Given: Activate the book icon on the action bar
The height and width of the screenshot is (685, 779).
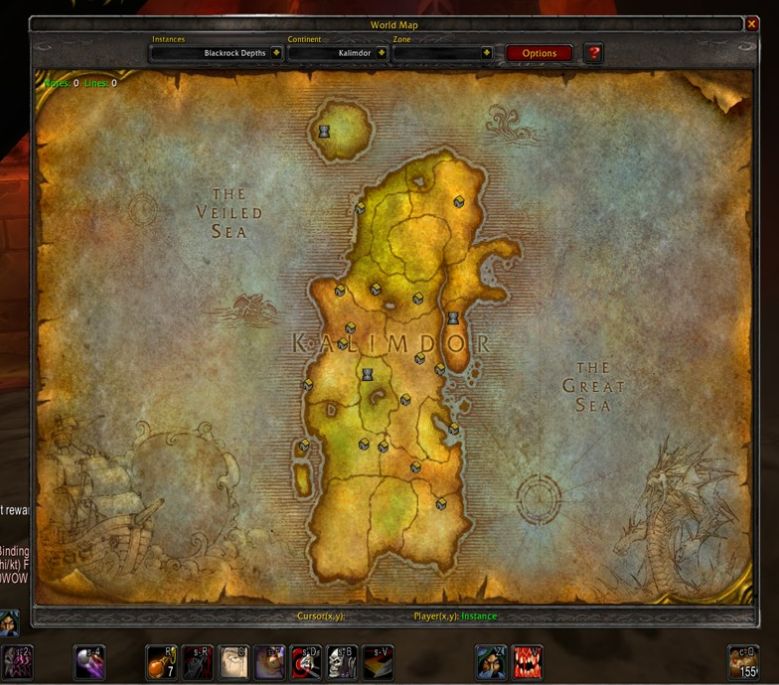Looking at the screenshot, I should coord(377,662).
